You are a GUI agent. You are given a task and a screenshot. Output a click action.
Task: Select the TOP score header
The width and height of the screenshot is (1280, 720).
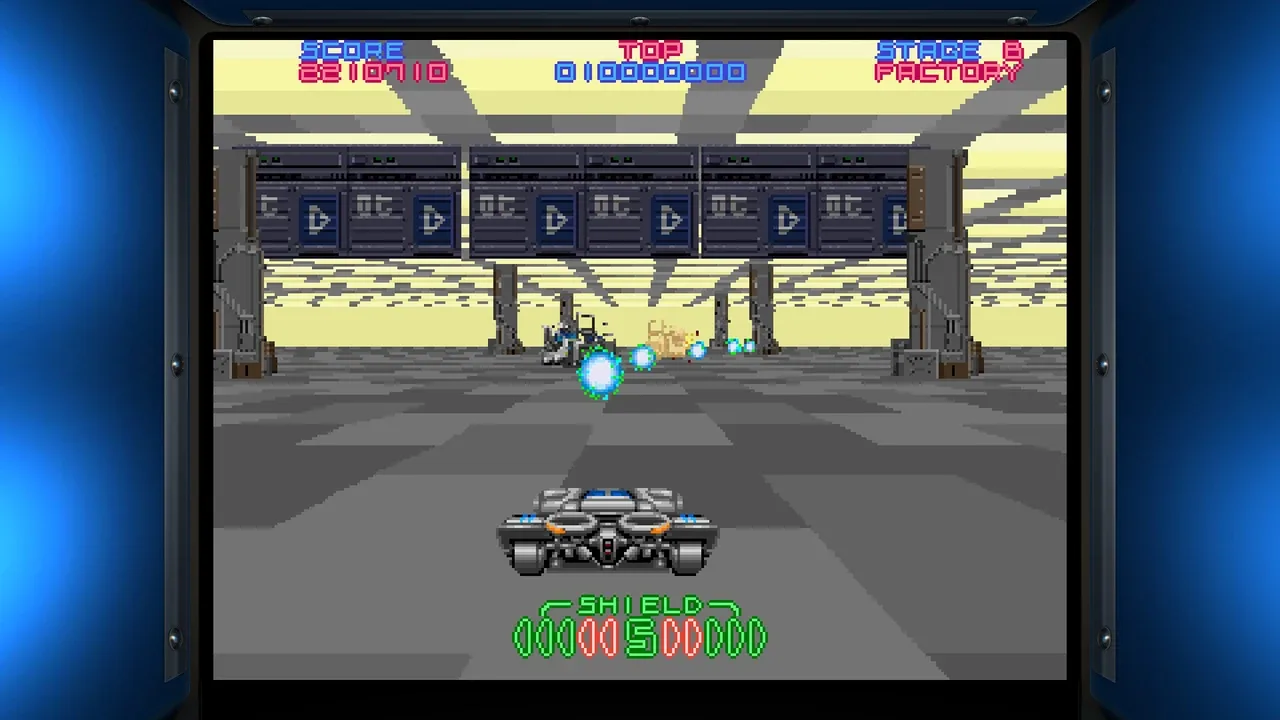649,50
